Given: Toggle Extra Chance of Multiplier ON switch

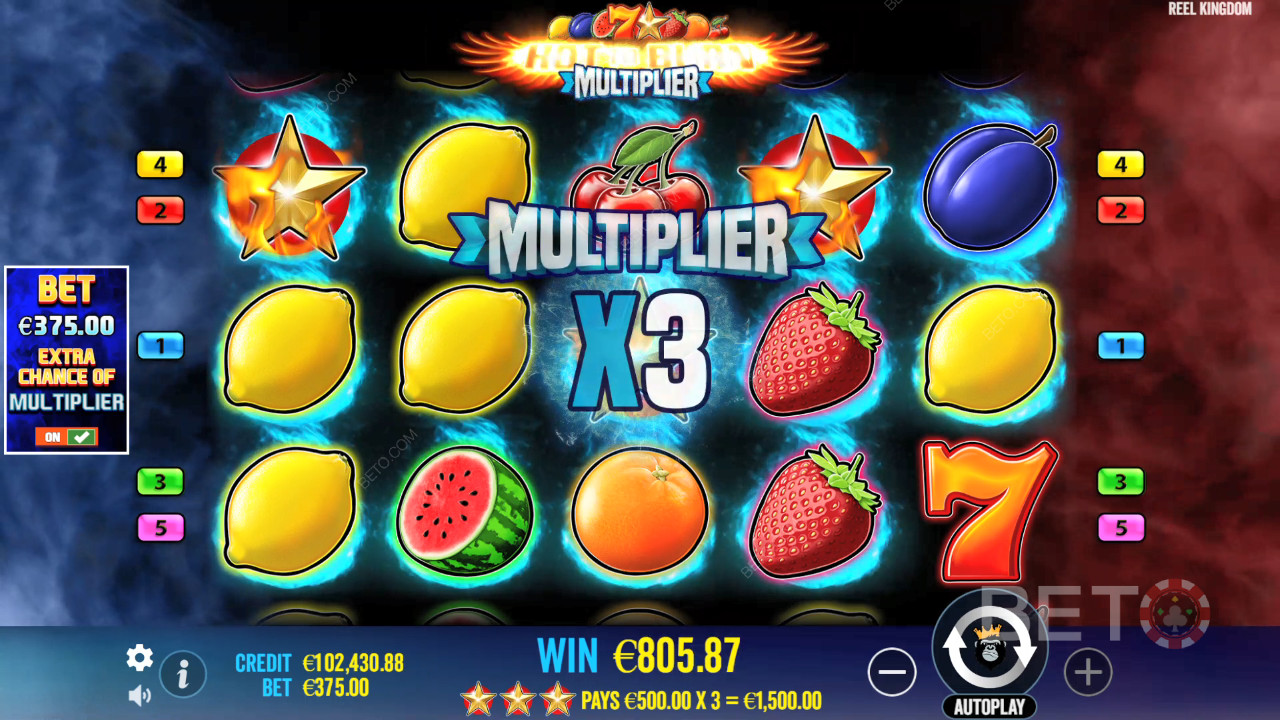Looking at the screenshot, I should (66, 437).
